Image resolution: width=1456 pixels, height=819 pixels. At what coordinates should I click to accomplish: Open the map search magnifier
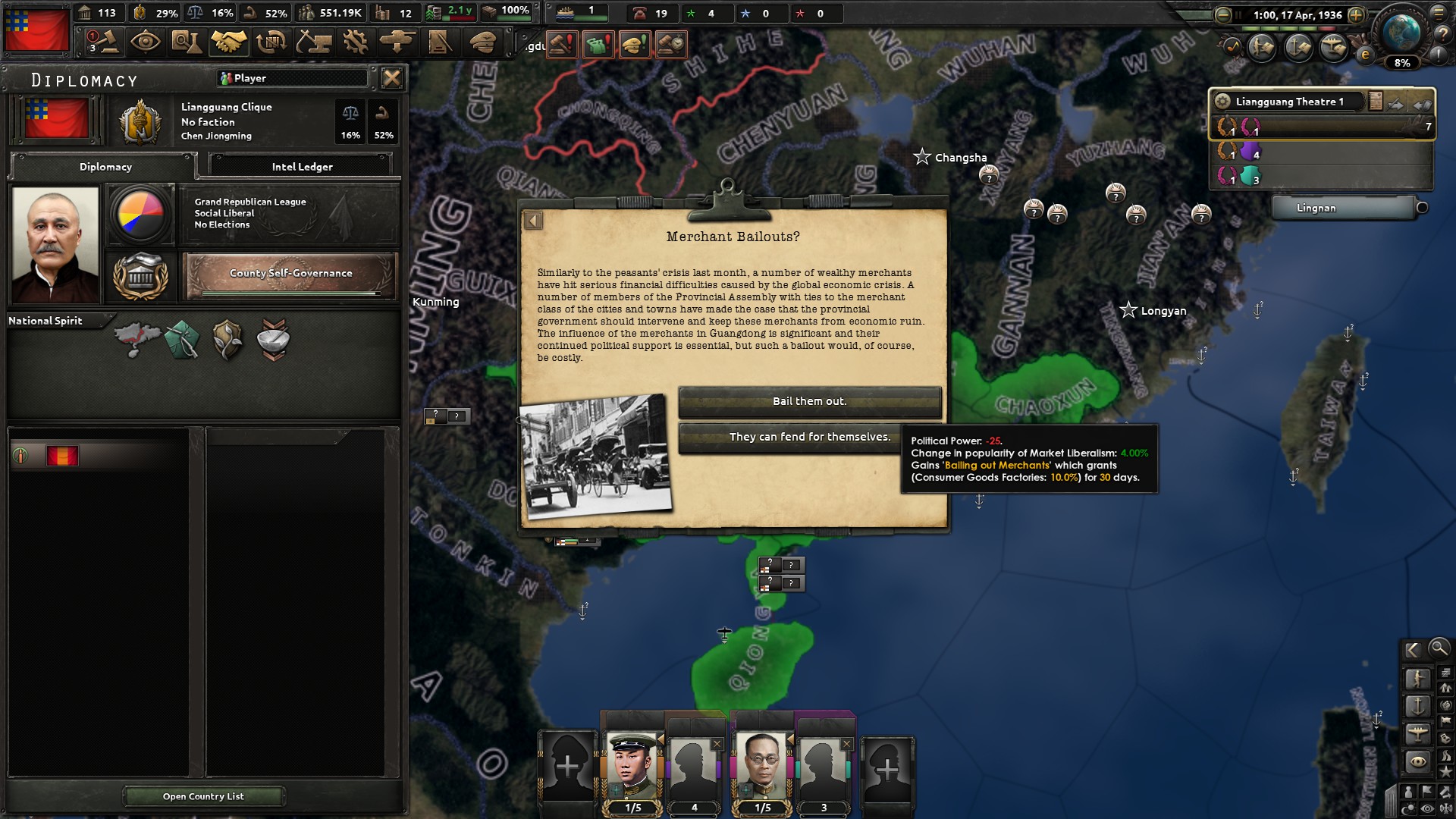pyautogui.click(x=1439, y=648)
